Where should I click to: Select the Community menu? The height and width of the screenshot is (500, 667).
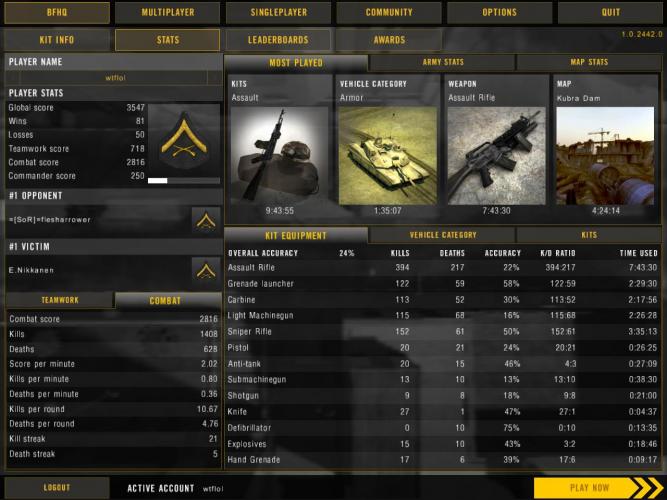point(389,12)
